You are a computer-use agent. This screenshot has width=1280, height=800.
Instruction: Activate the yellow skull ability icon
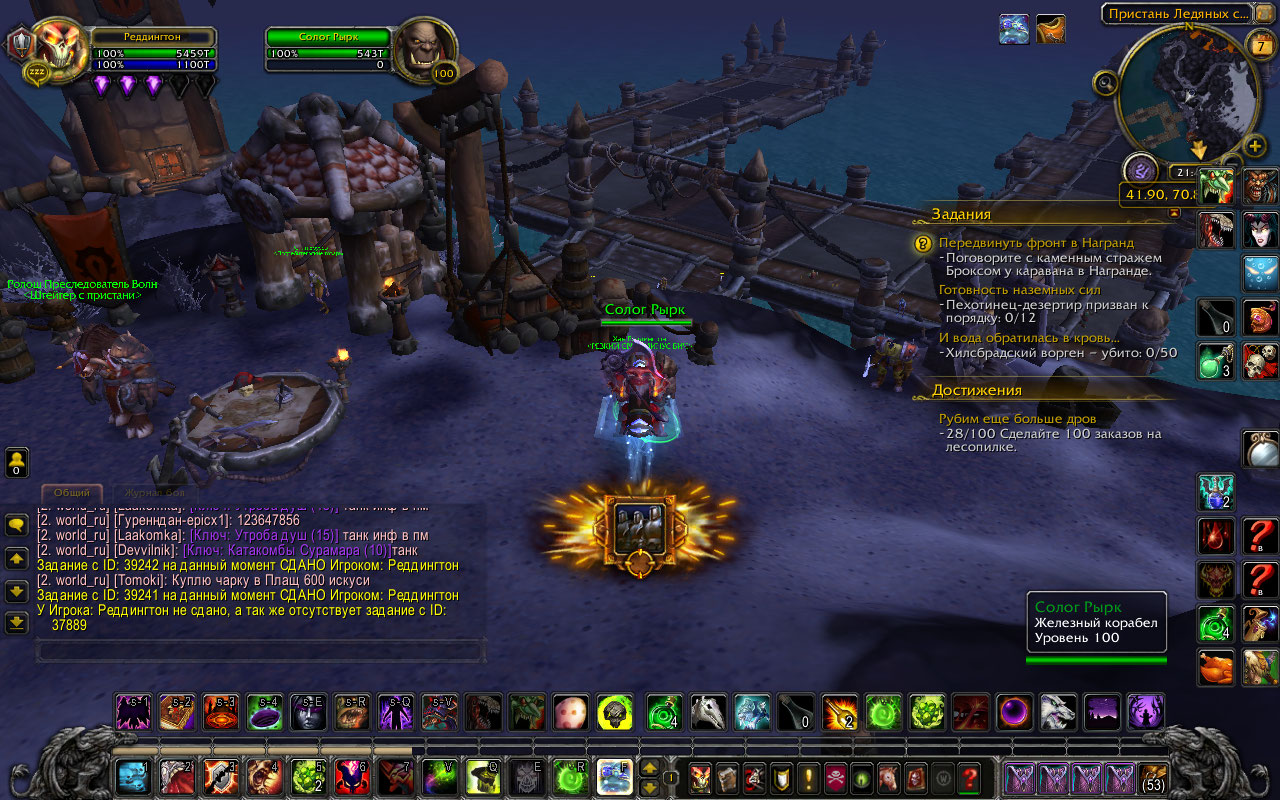pyautogui.click(x=615, y=712)
